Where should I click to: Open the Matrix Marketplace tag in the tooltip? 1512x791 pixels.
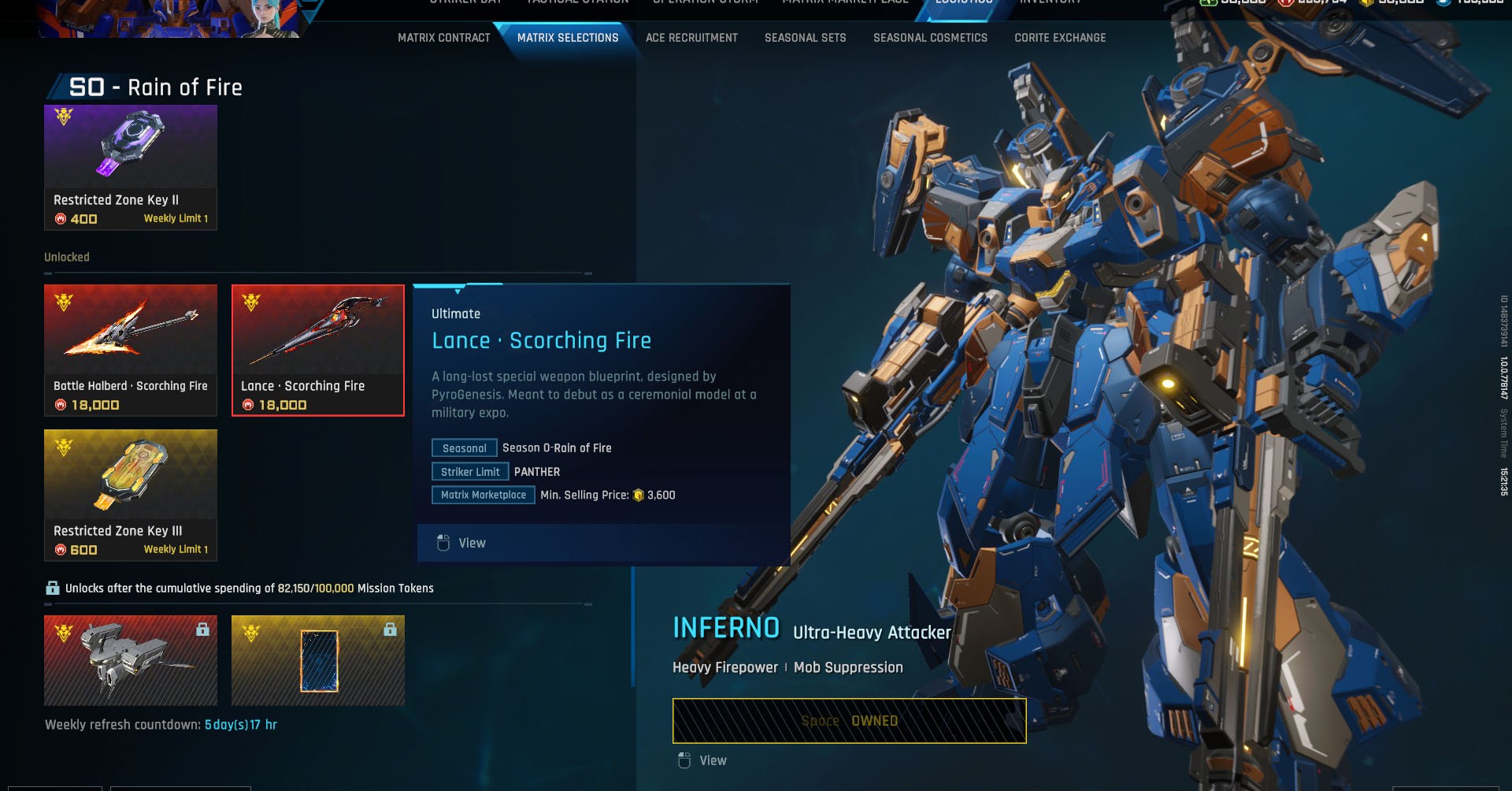(x=483, y=495)
